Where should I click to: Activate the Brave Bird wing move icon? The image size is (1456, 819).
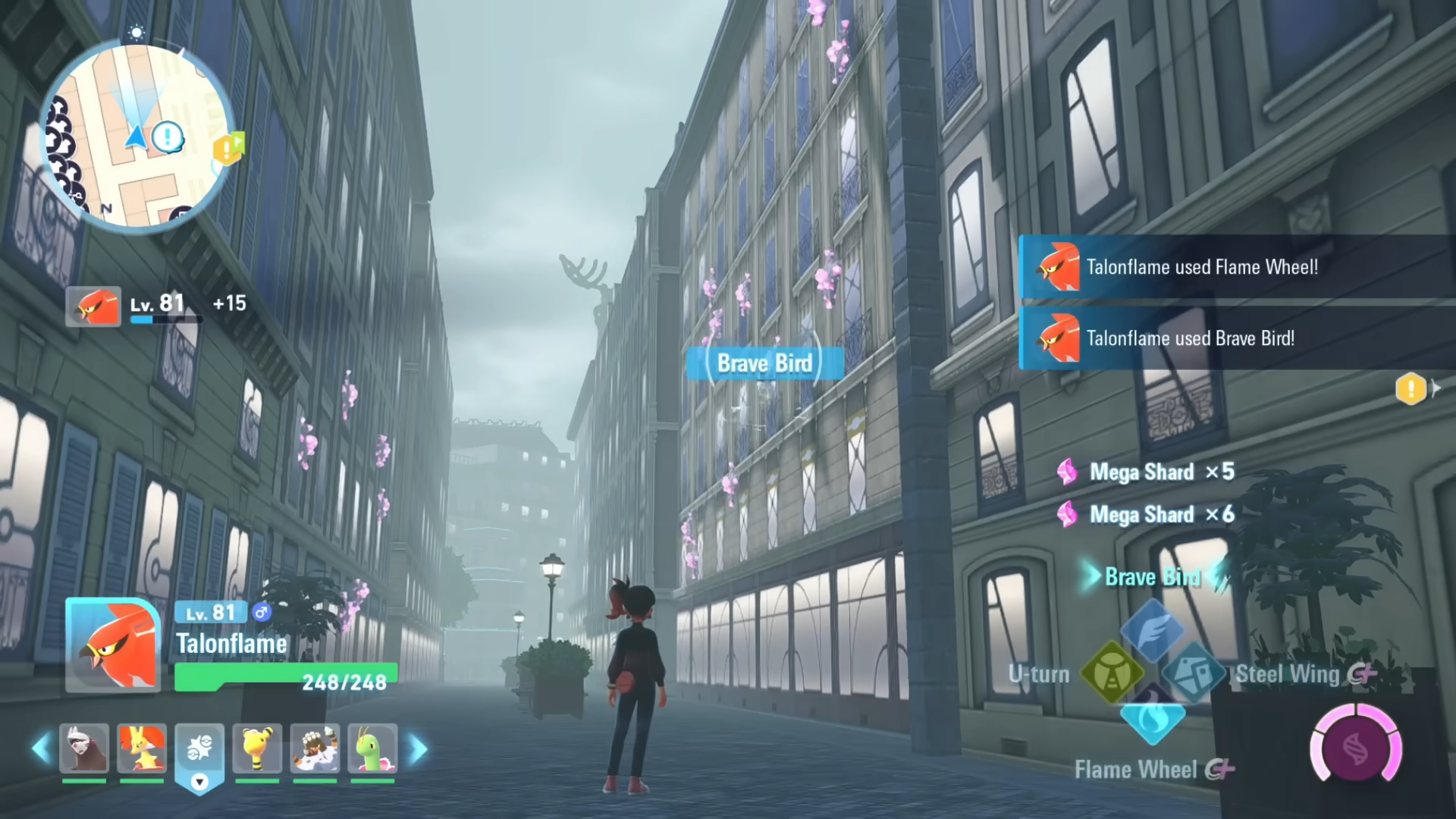1152,630
